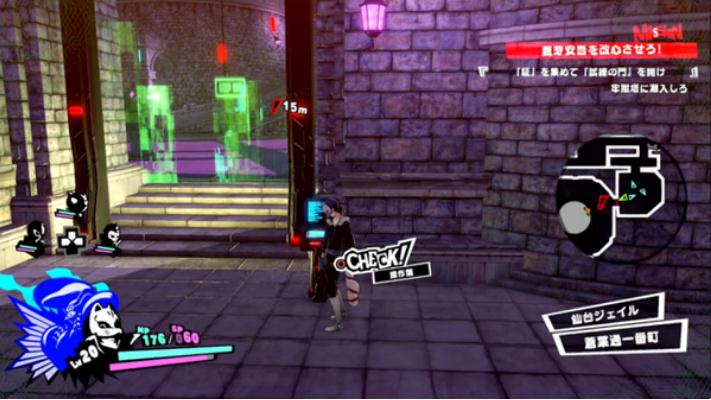Switch to the right party member icon
711x400 pixels.
(x=109, y=238)
